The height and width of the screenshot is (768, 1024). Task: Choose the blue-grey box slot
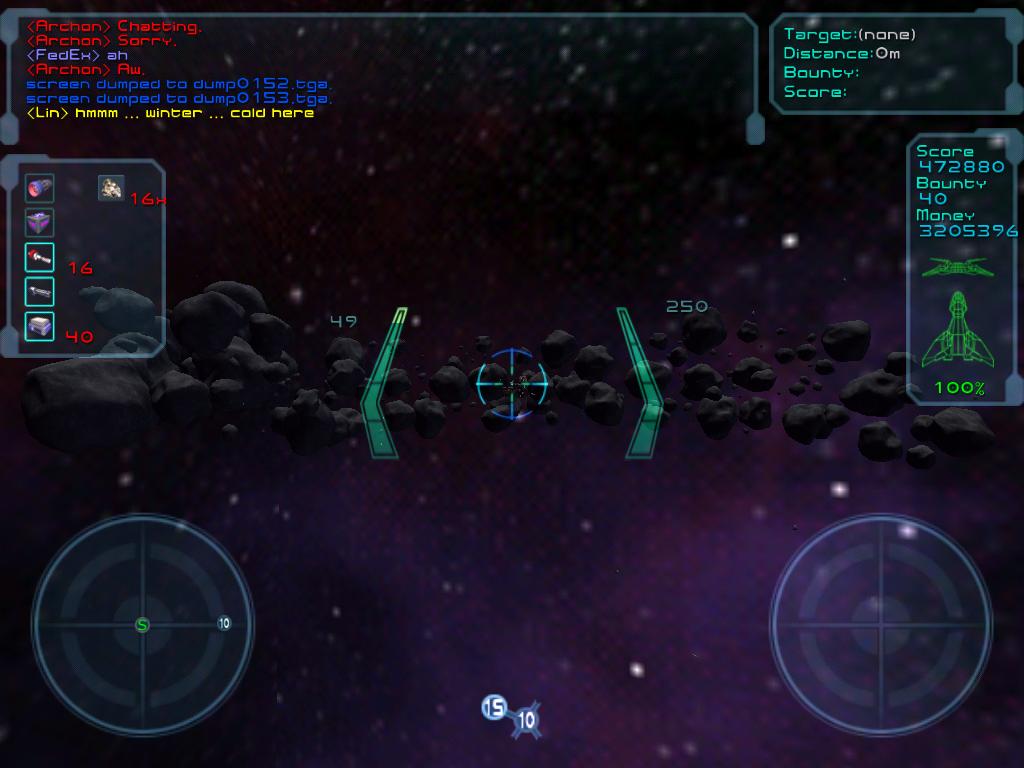click(40, 326)
